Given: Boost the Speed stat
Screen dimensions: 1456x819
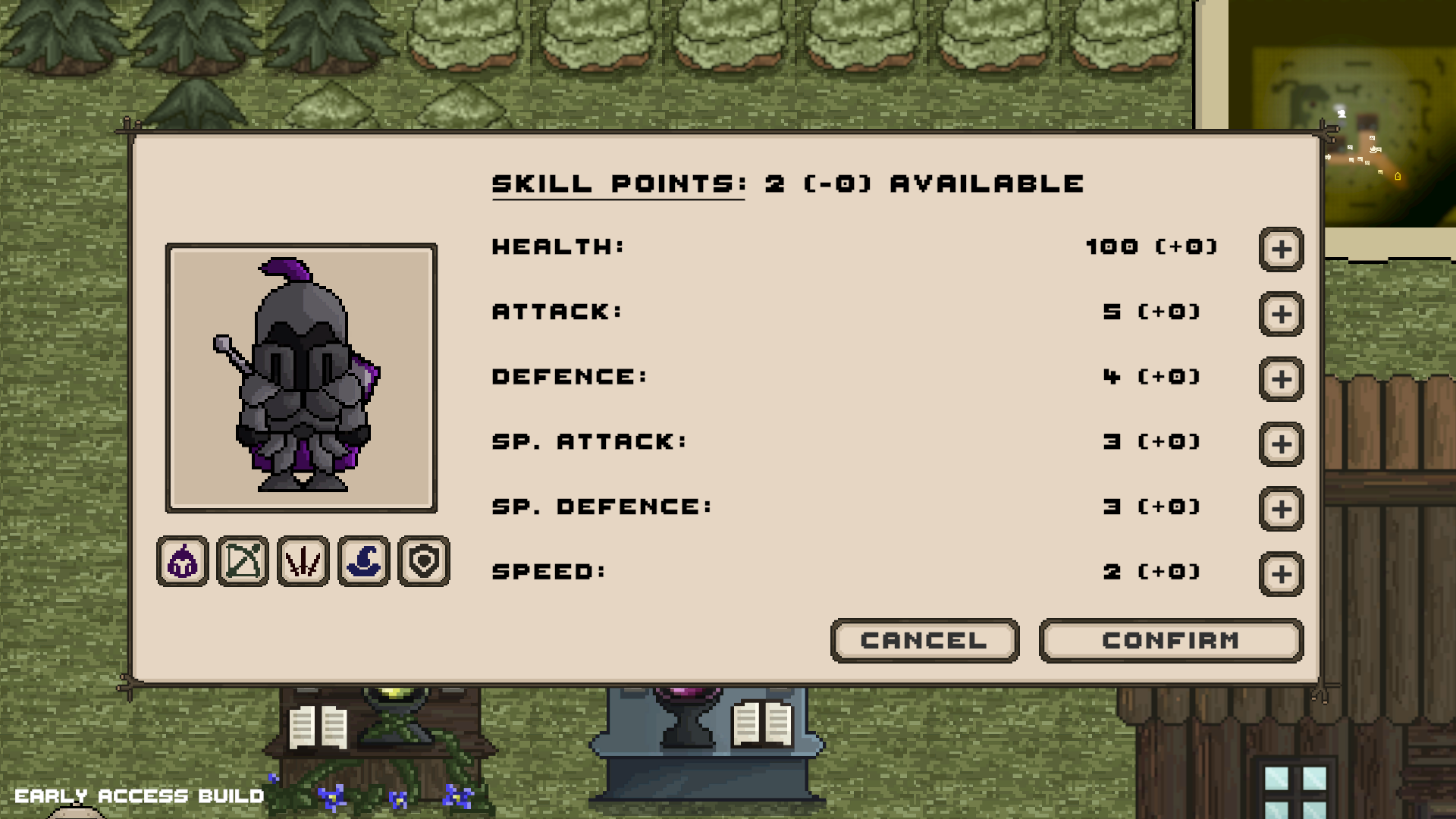Looking at the screenshot, I should 1280,574.
